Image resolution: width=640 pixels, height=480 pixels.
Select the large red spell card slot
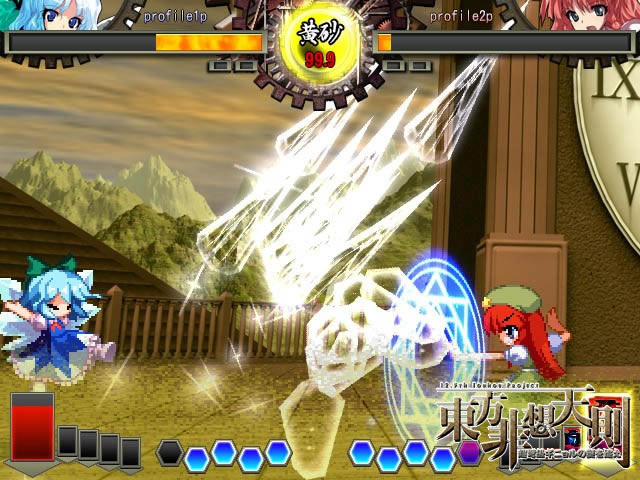tap(33, 427)
